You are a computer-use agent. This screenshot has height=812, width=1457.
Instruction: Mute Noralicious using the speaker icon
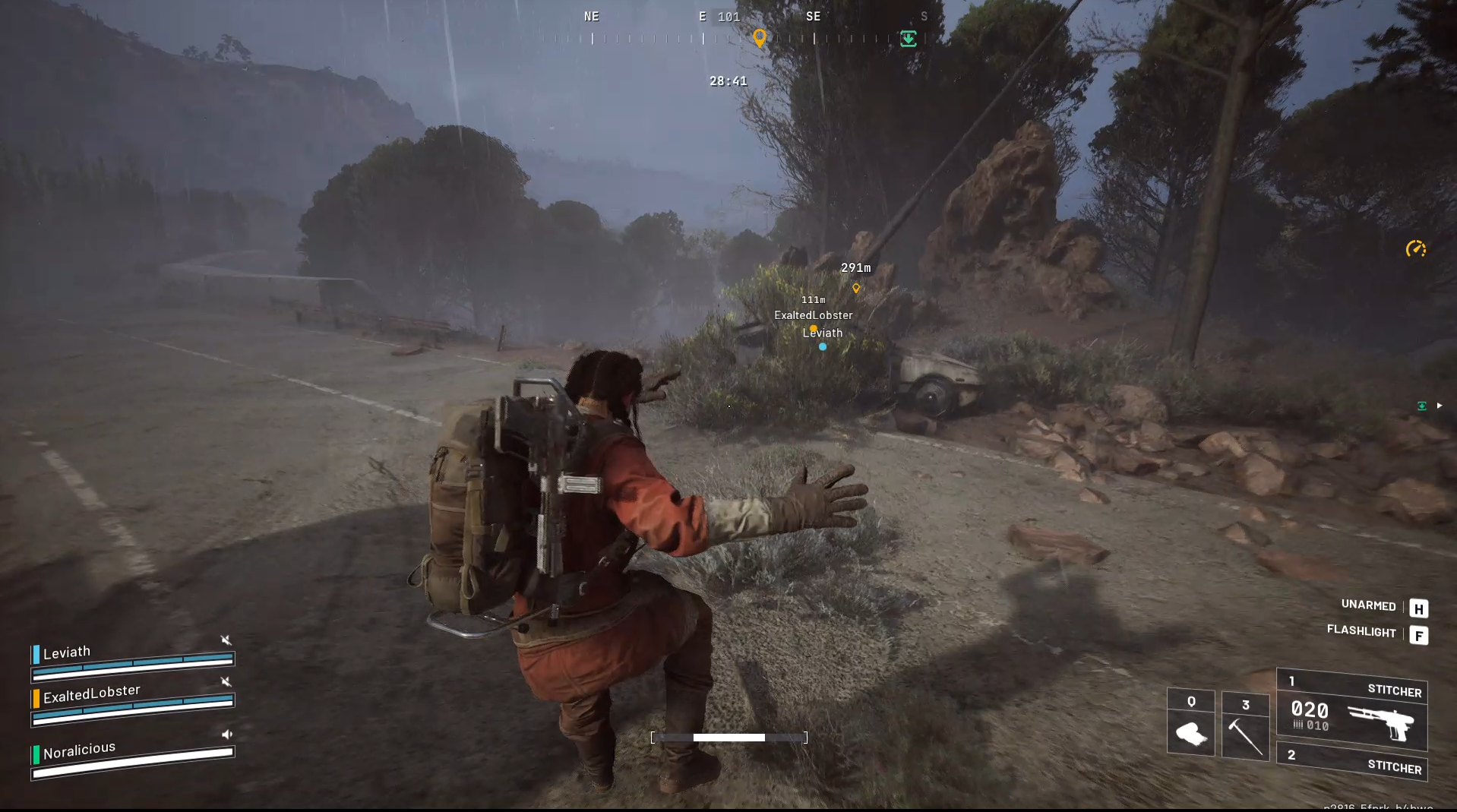click(x=226, y=735)
